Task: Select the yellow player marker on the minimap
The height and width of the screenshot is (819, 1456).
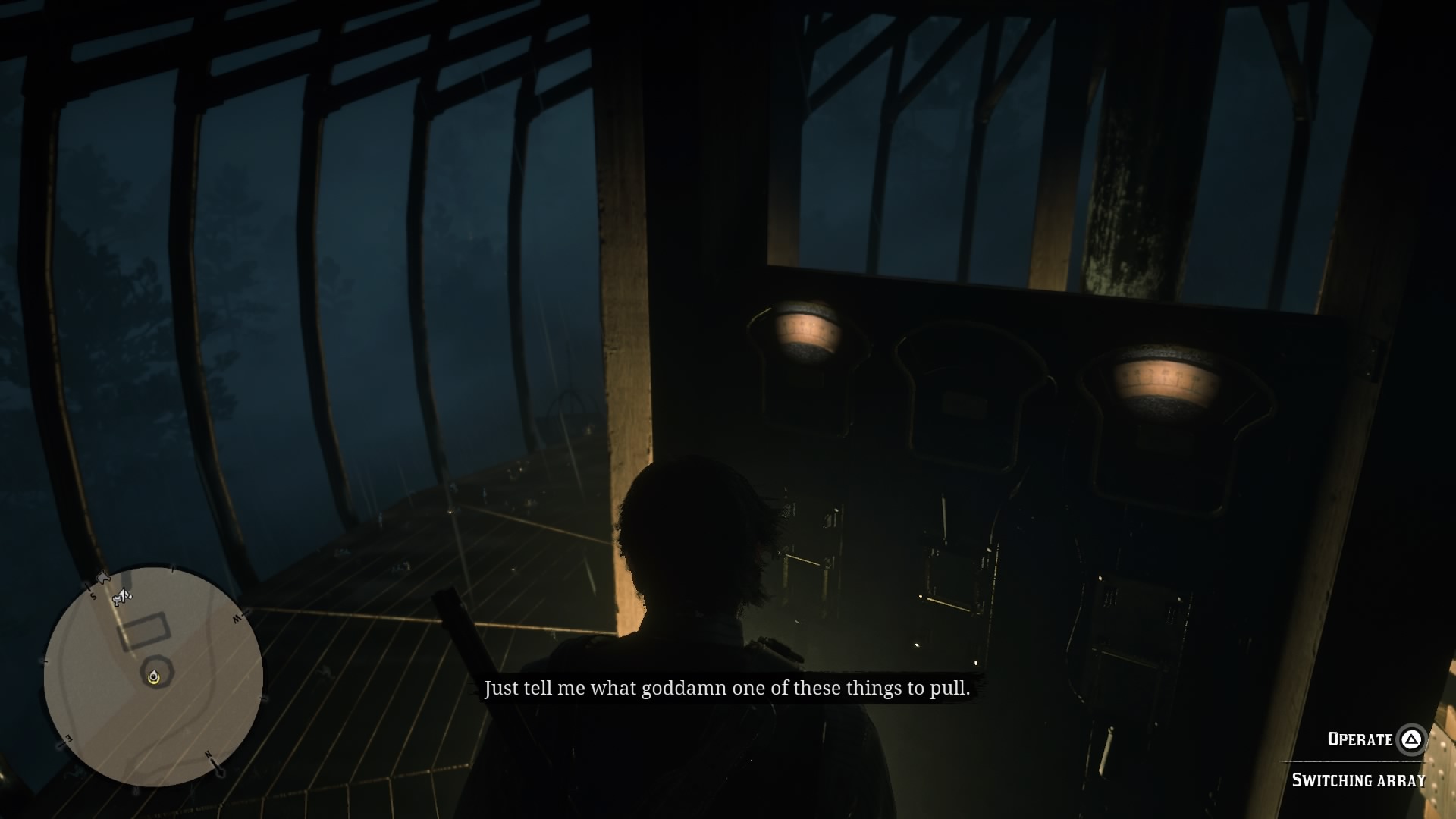Action: (x=155, y=677)
